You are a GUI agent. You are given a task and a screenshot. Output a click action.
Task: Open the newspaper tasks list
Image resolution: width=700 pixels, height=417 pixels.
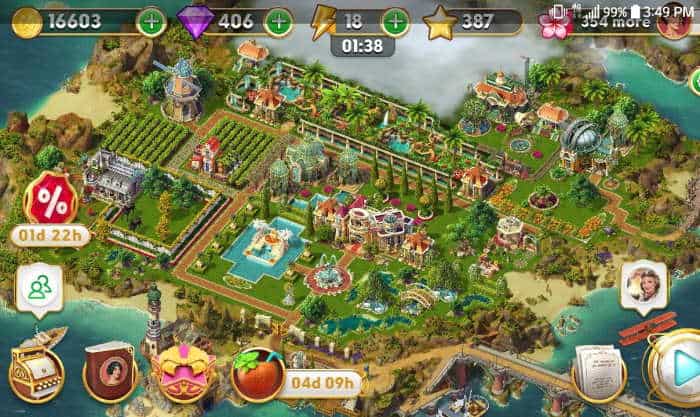tap(597, 373)
